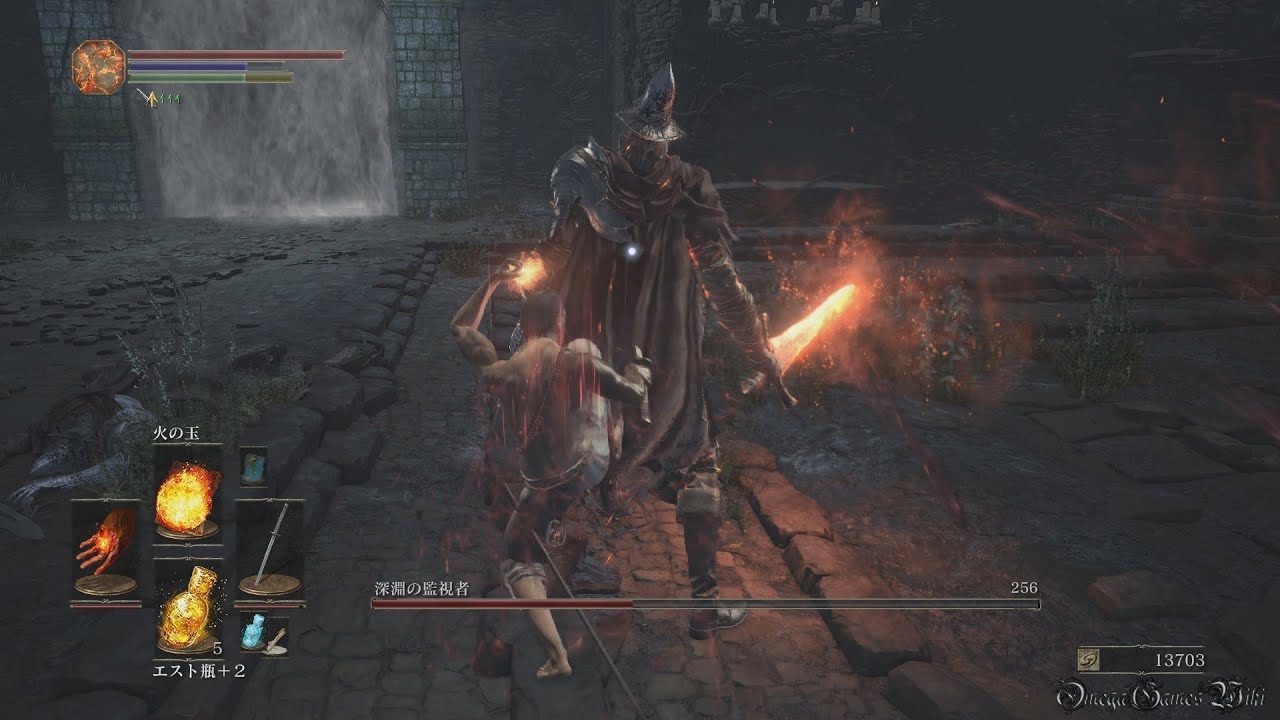Click the red player health bar
Screen dimensions: 1280x720
[x=240, y=53]
